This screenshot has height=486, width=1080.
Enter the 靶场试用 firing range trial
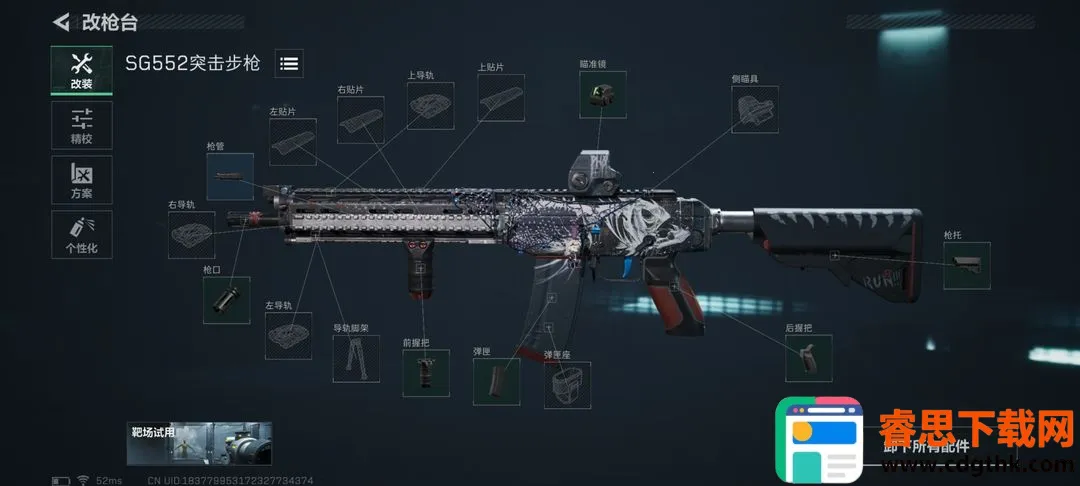[x=200, y=443]
